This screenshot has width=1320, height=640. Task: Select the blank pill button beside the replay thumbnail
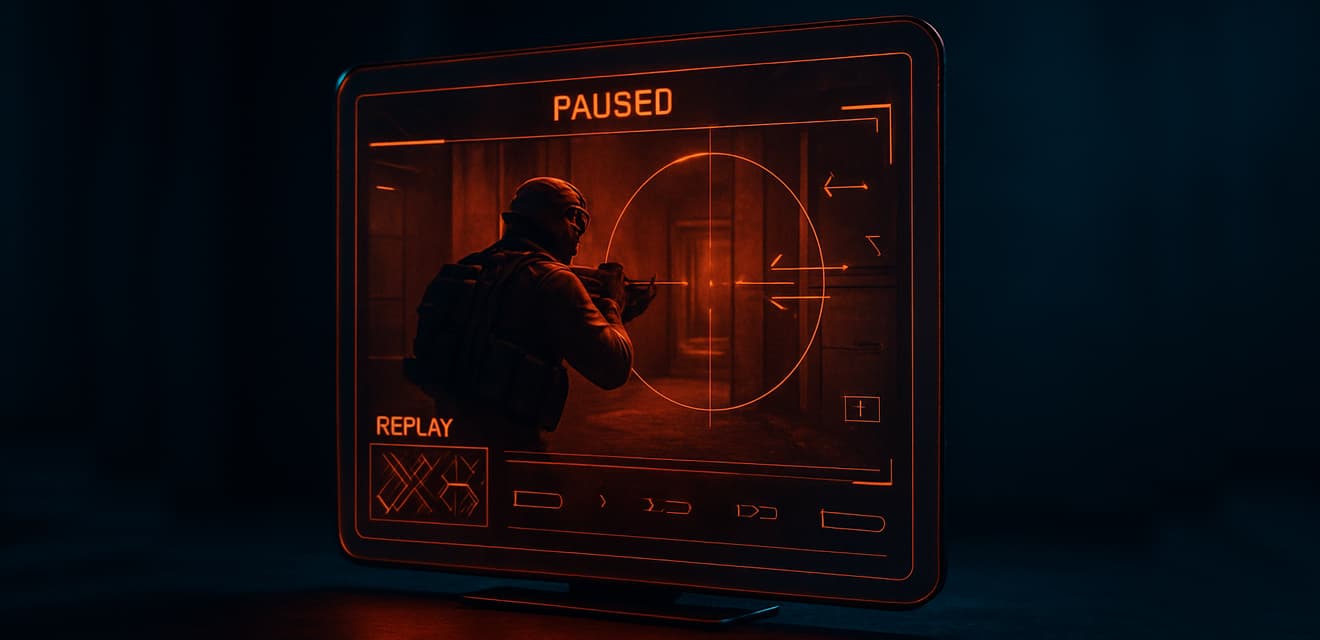[x=537, y=499]
